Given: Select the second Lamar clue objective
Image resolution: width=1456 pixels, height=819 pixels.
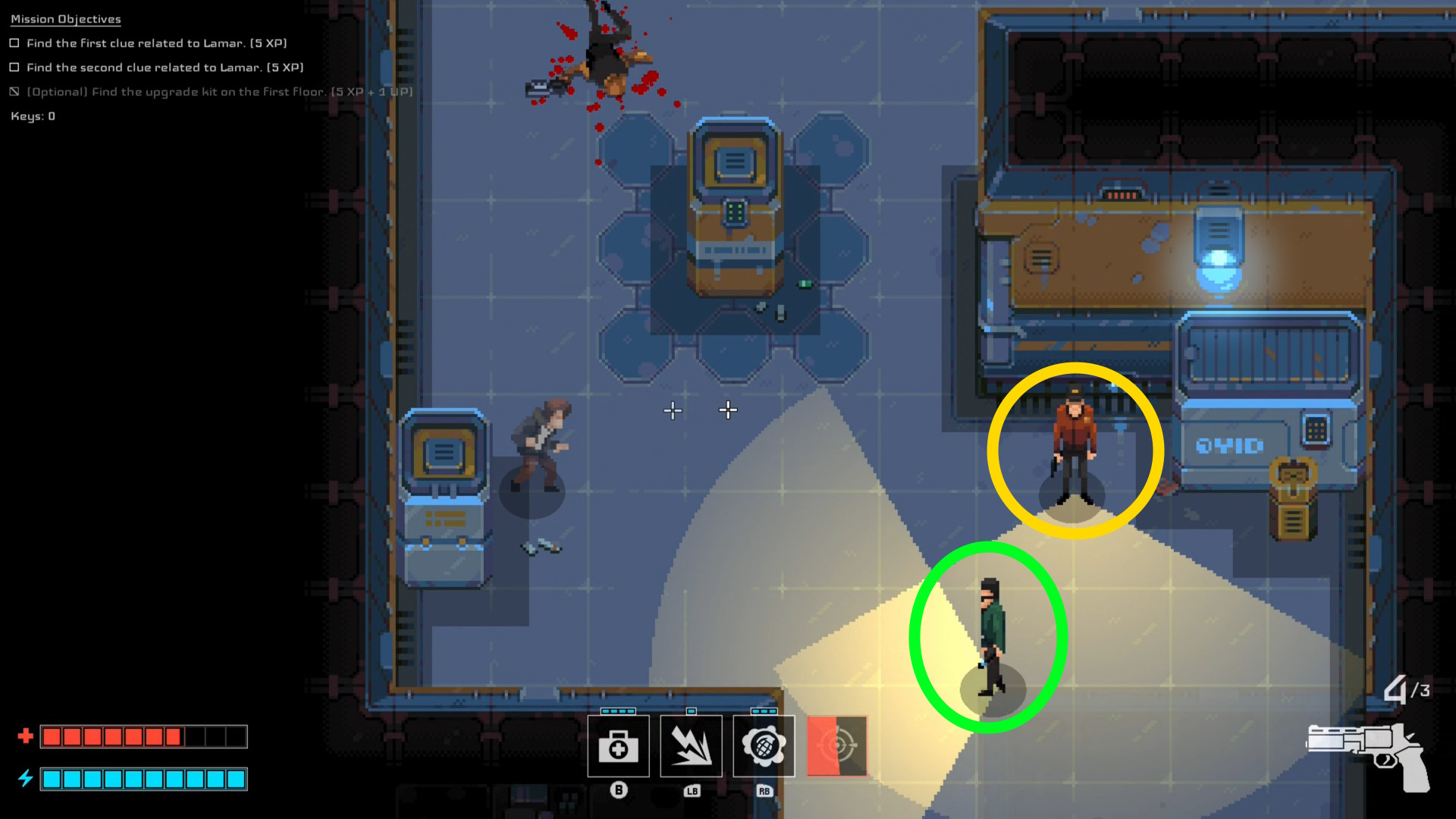Looking at the screenshot, I should point(165,67).
